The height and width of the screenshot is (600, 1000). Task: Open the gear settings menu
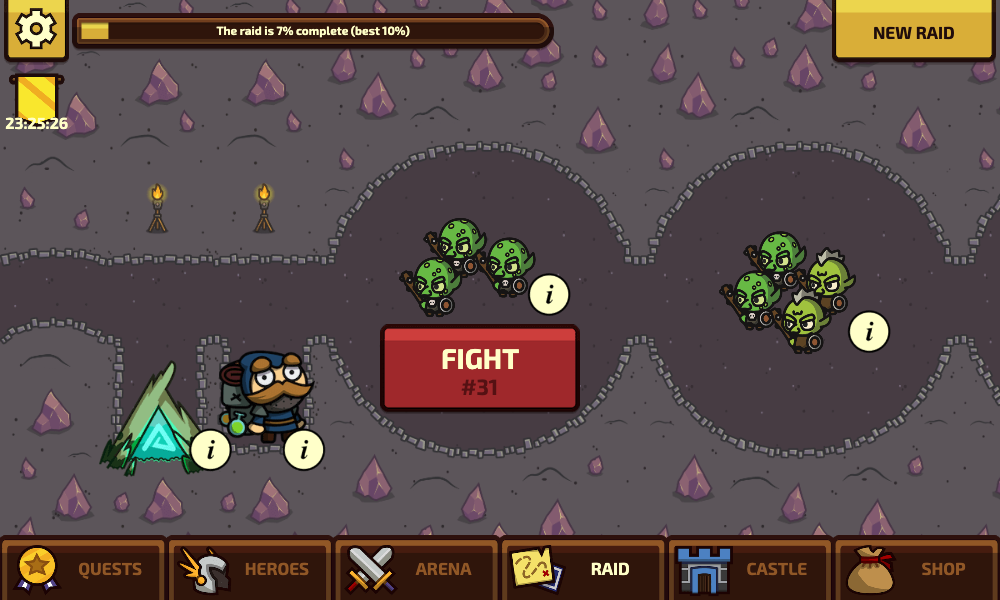[36, 29]
